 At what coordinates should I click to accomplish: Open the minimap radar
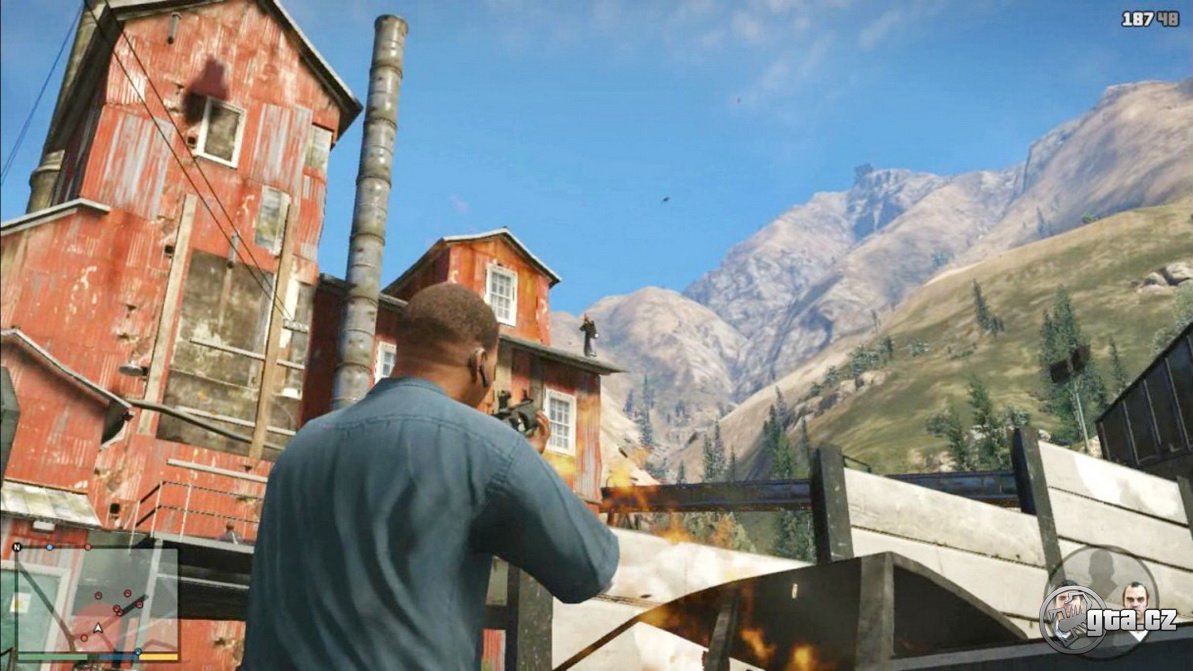(x=96, y=599)
